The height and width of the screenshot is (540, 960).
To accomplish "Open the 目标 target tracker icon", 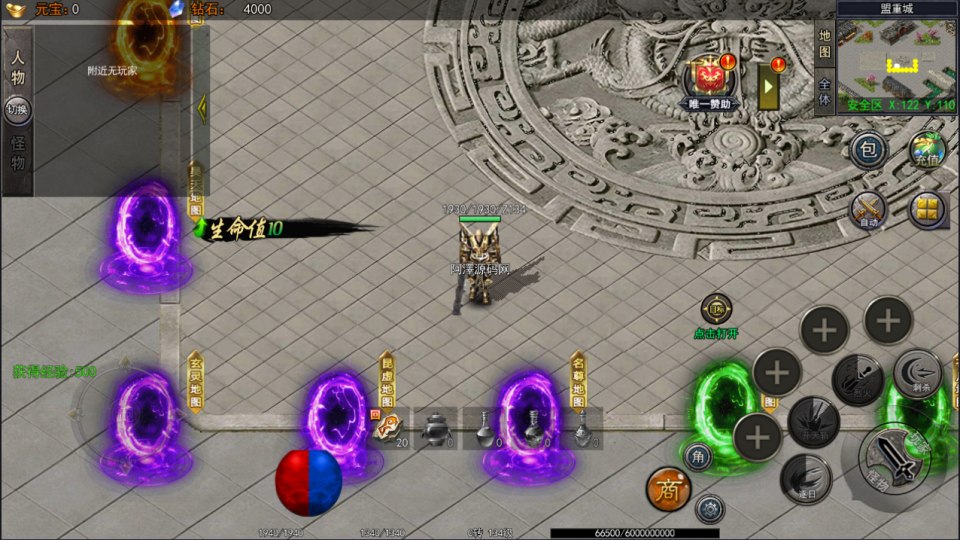I will [x=716, y=309].
